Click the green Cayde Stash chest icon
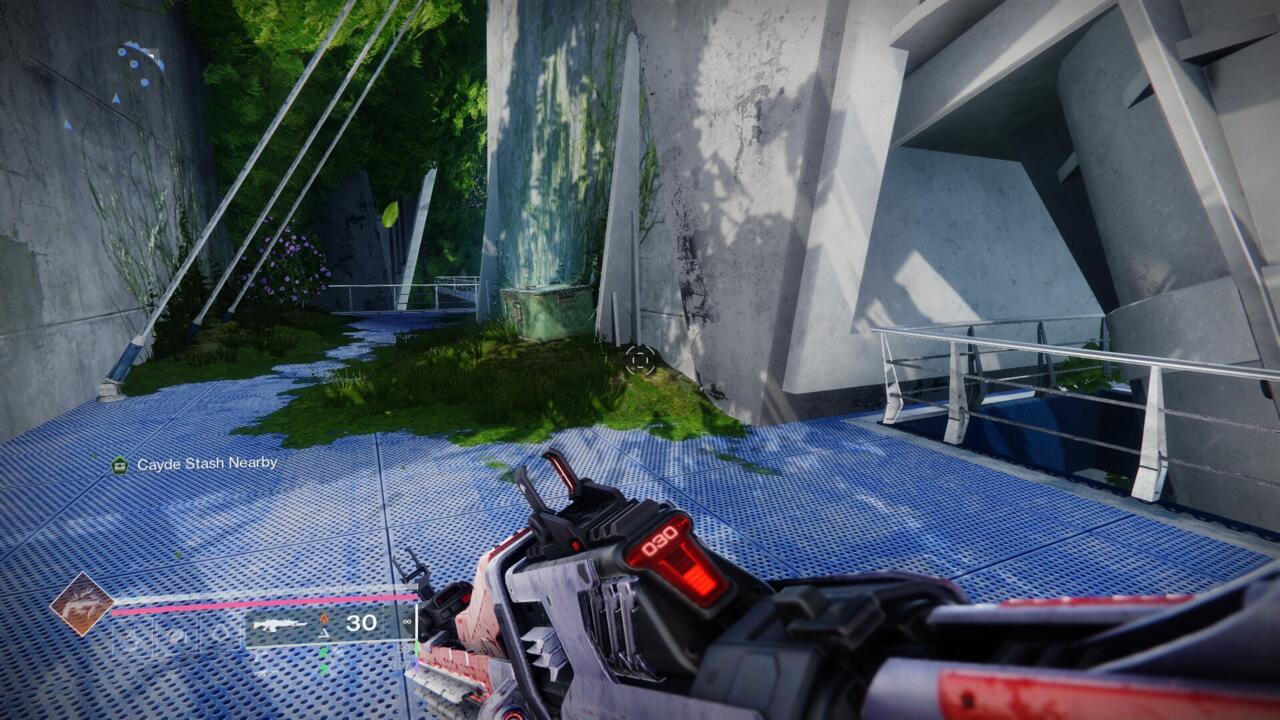This screenshot has width=1280, height=720. 118,464
